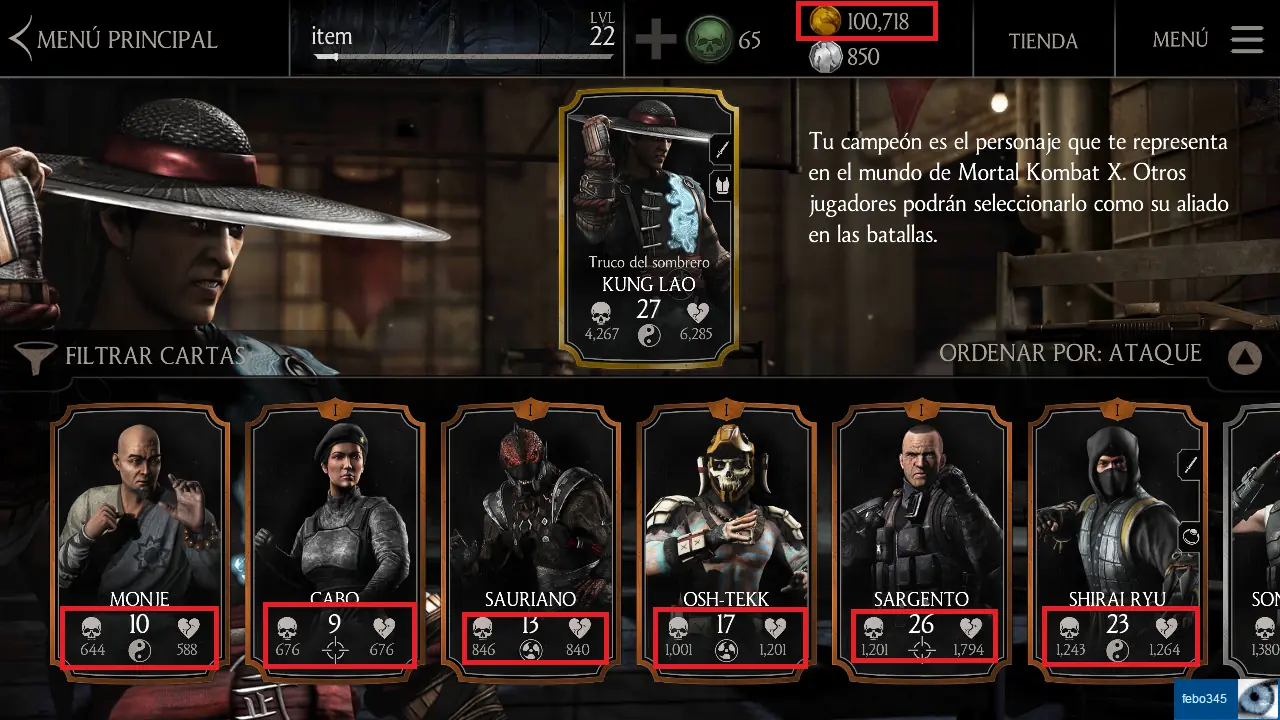Screen dimensions: 1280x720
Task: Open the filtrar cartas funnel icon
Action: click(x=31, y=353)
